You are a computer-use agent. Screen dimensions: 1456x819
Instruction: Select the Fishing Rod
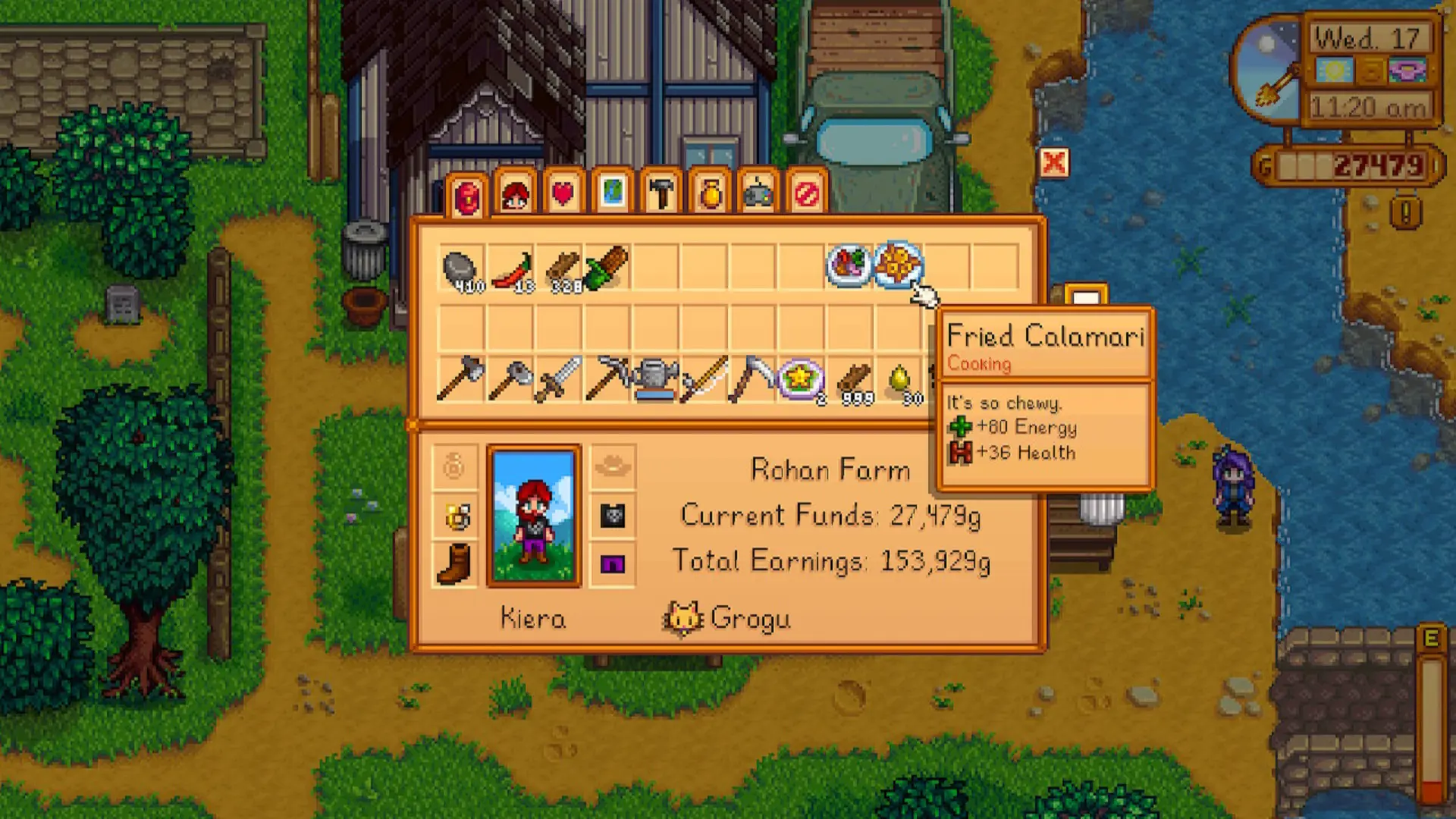pyautogui.click(x=705, y=379)
